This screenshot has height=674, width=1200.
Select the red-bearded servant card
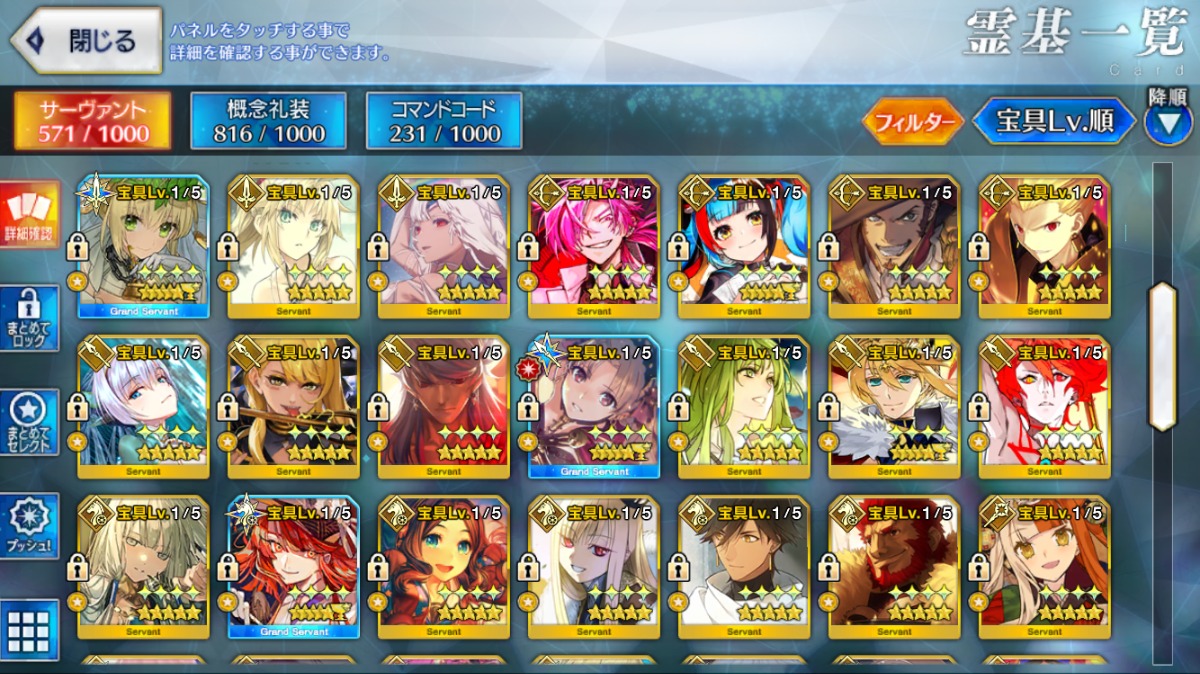[x=894, y=566]
